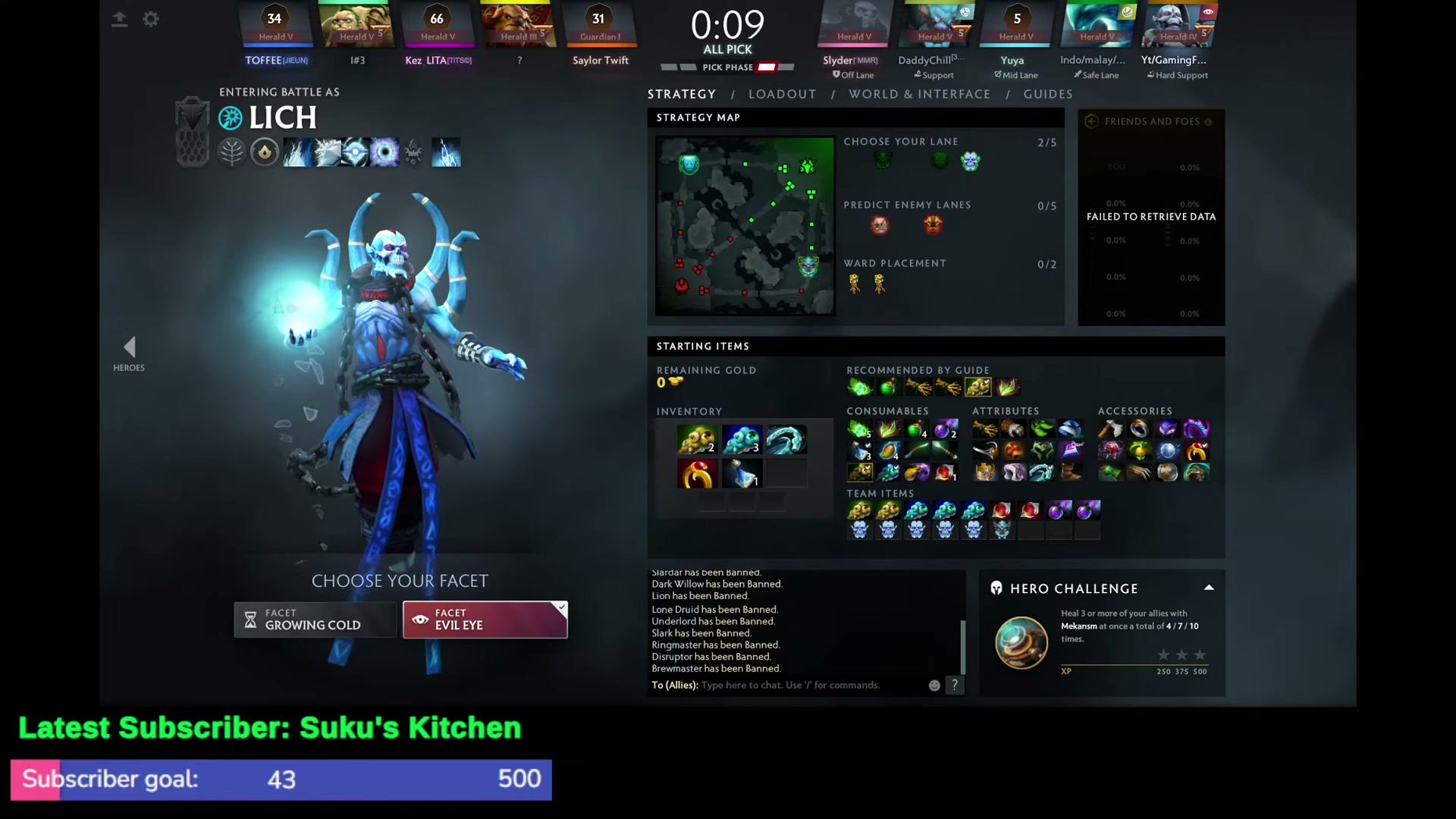This screenshot has width=1456, height=819.
Task: Open the settings gear at top left
Action: click(151, 19)
